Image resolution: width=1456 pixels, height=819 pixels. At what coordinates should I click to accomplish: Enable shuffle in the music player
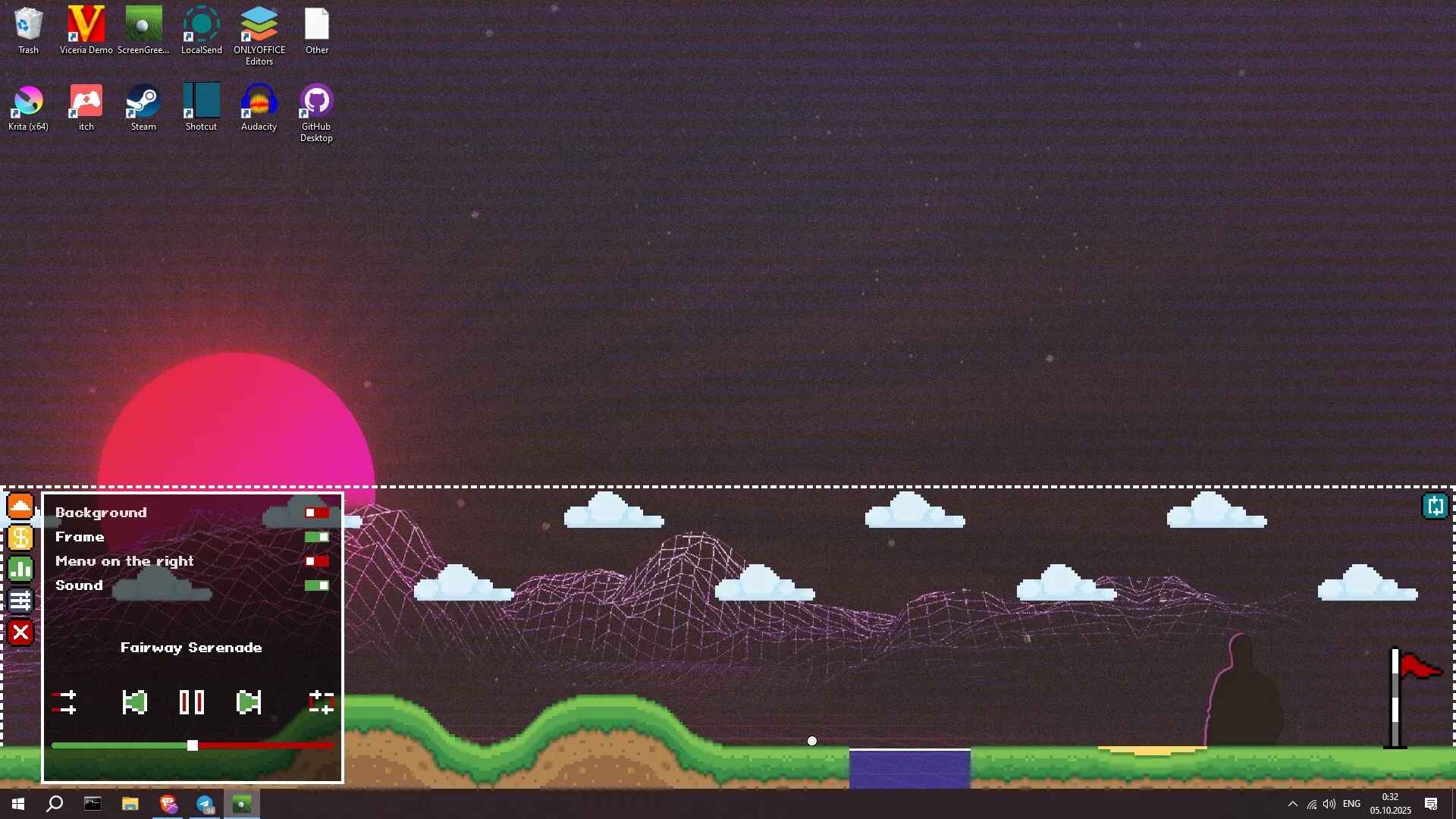click(x=65, y=703)
